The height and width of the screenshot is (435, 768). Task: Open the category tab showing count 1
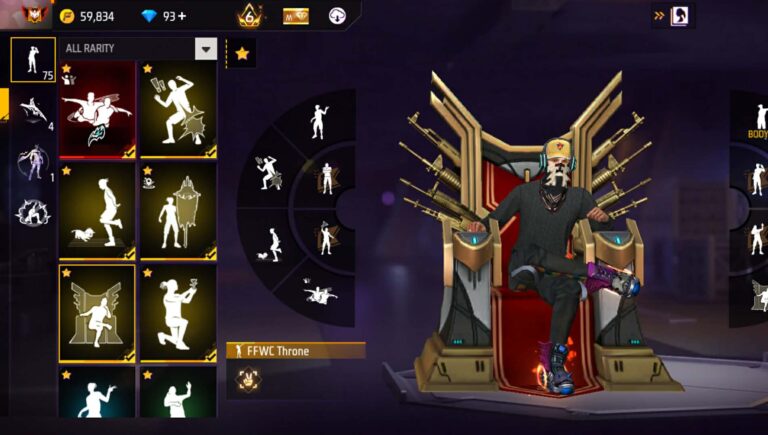pyautogui.click(x=33, y=162)
